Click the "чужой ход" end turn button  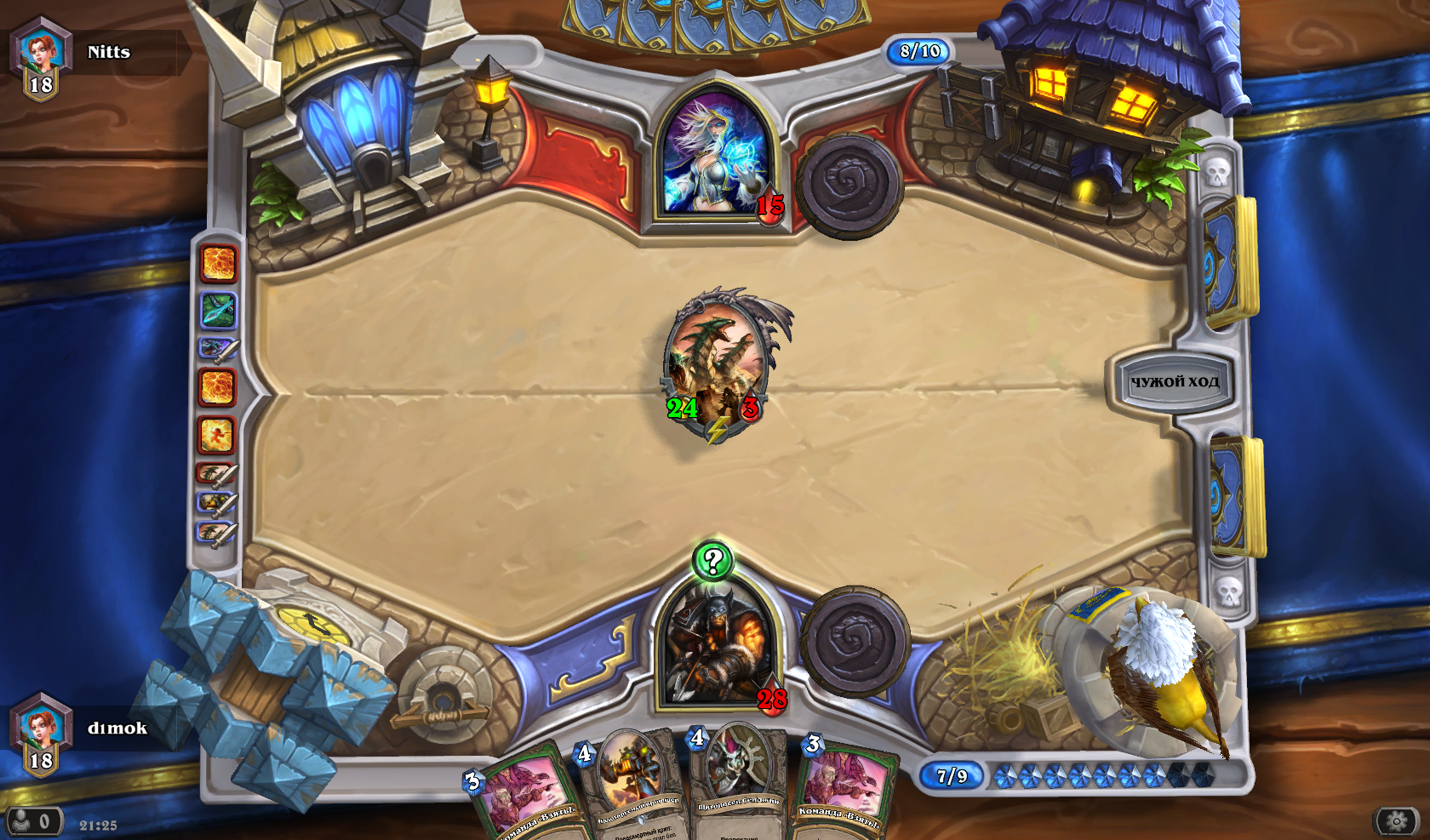pyautogui.click(x=1175, y=382)
